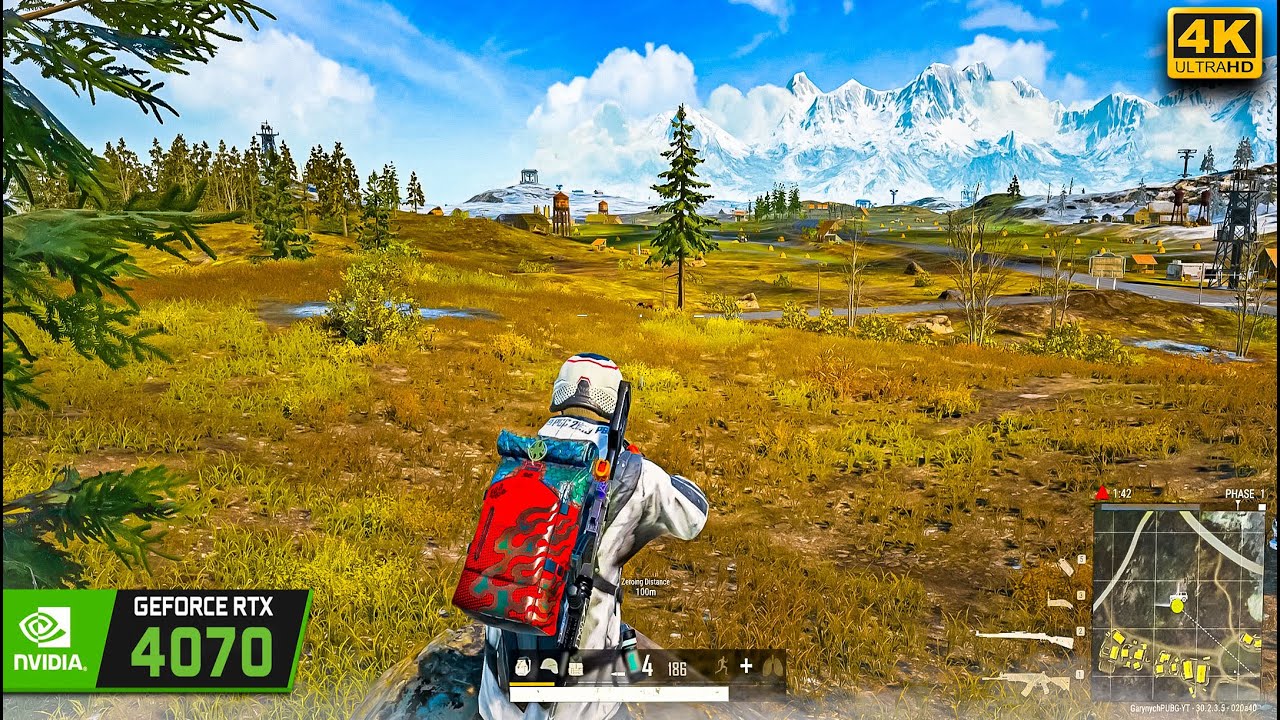This screenshot has width=1280, height=720.
Task: Click the yellow player marker on the minimap
Action: coord(1176,607)
